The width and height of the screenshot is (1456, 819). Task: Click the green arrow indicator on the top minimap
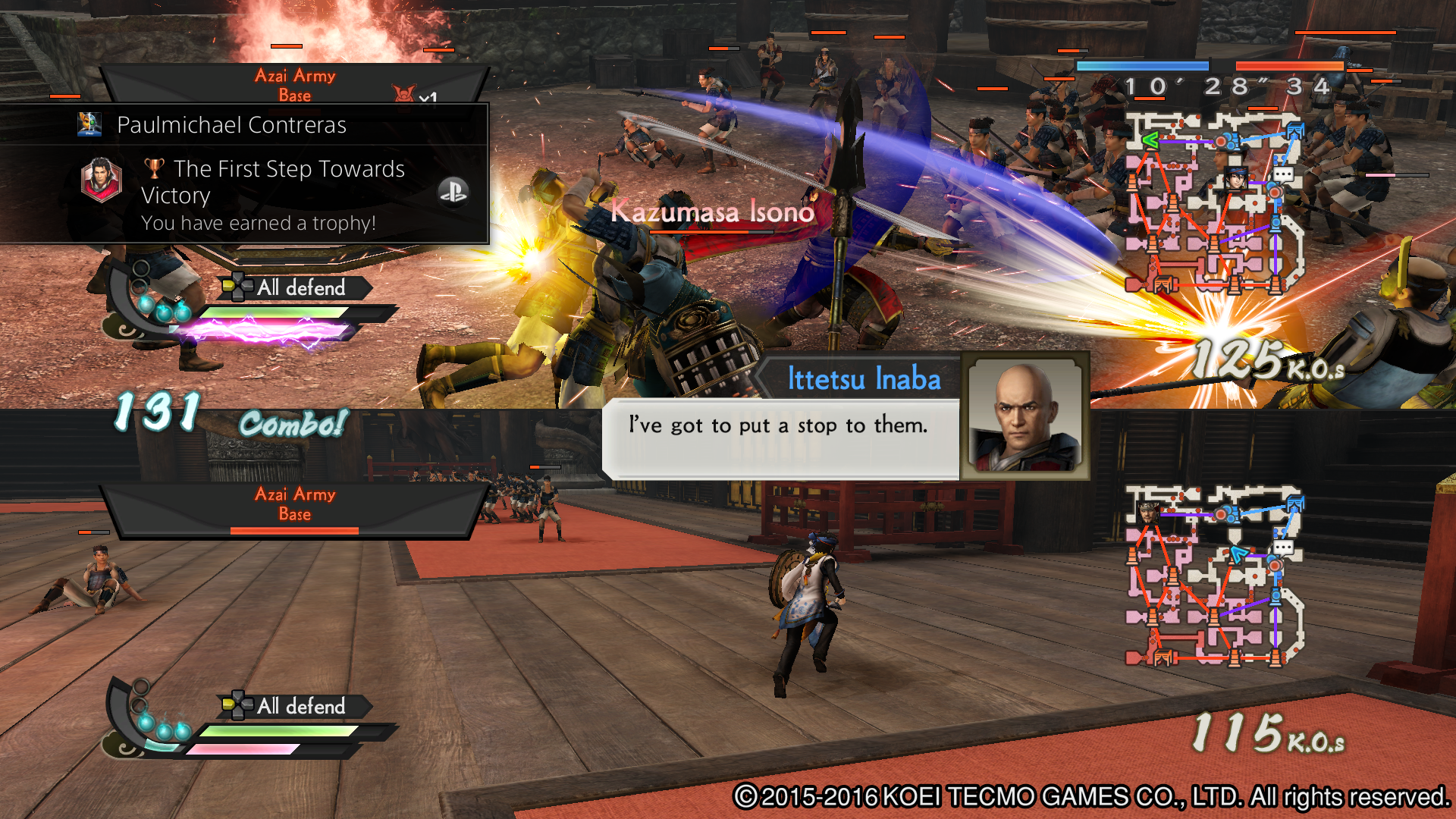pyautogui.click(x=1150, y=140)
